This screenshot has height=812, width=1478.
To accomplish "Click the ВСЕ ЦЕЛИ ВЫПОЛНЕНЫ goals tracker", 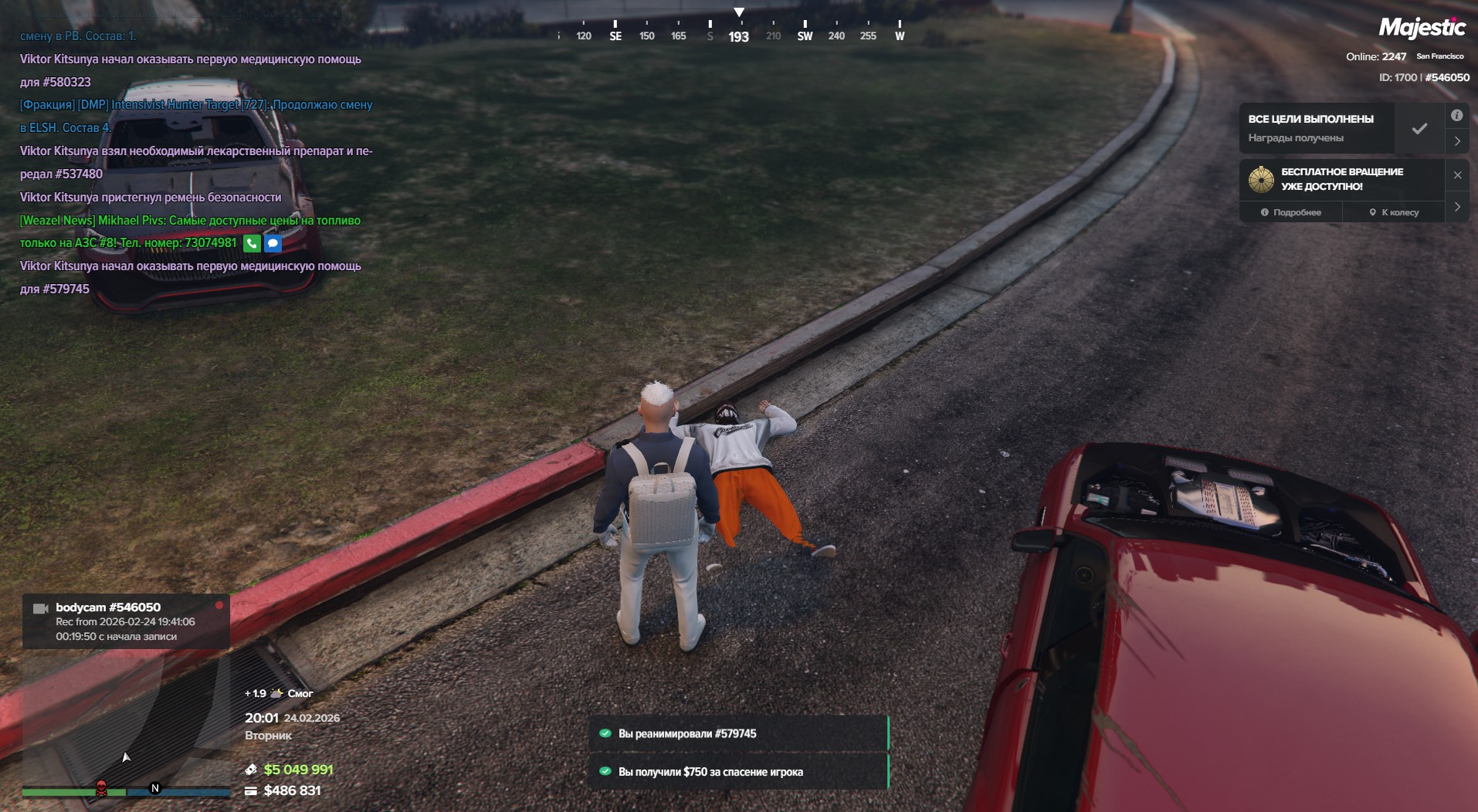I will click(x=1317, y=128).
